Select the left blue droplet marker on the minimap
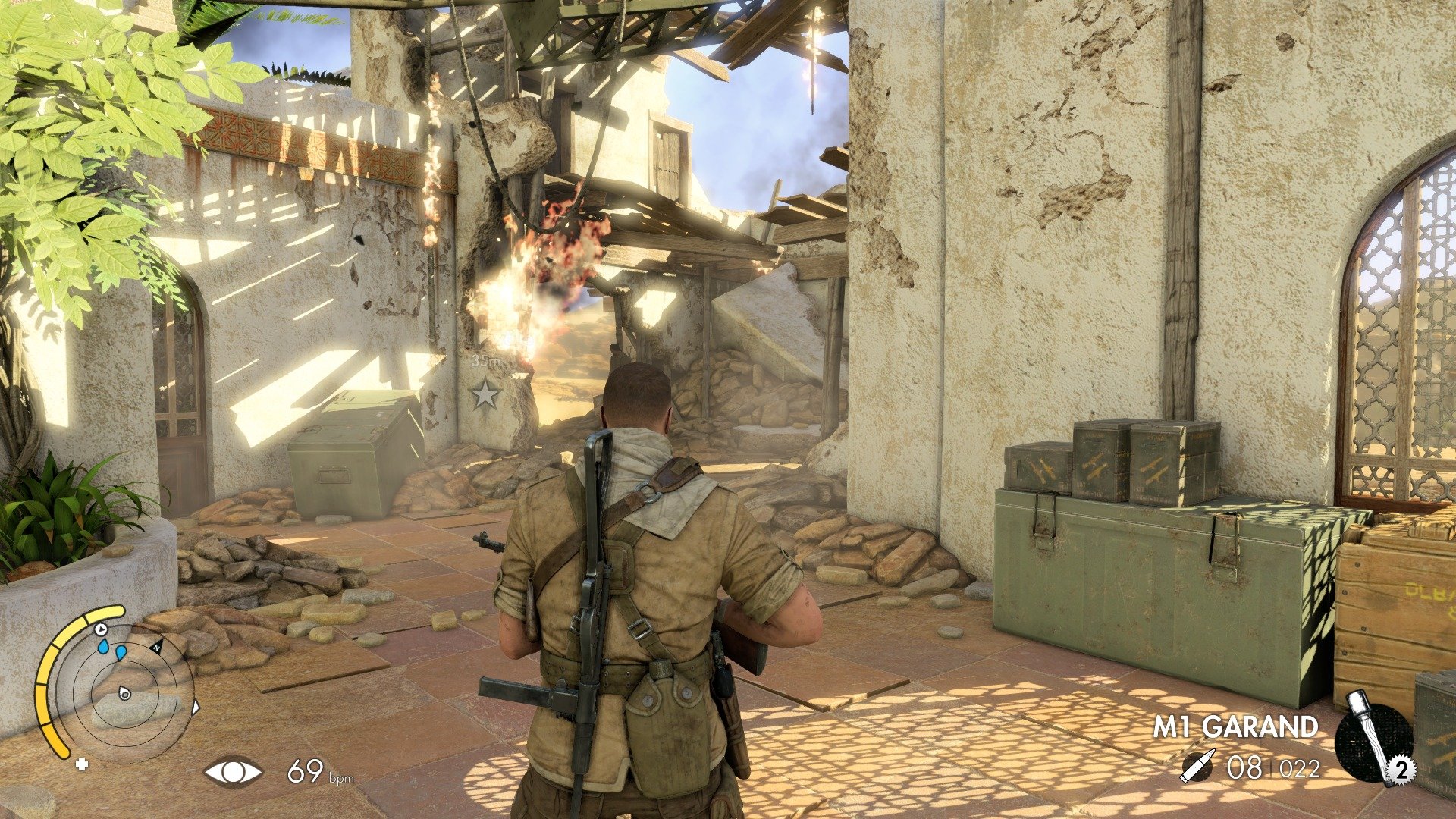 [103, 648]
